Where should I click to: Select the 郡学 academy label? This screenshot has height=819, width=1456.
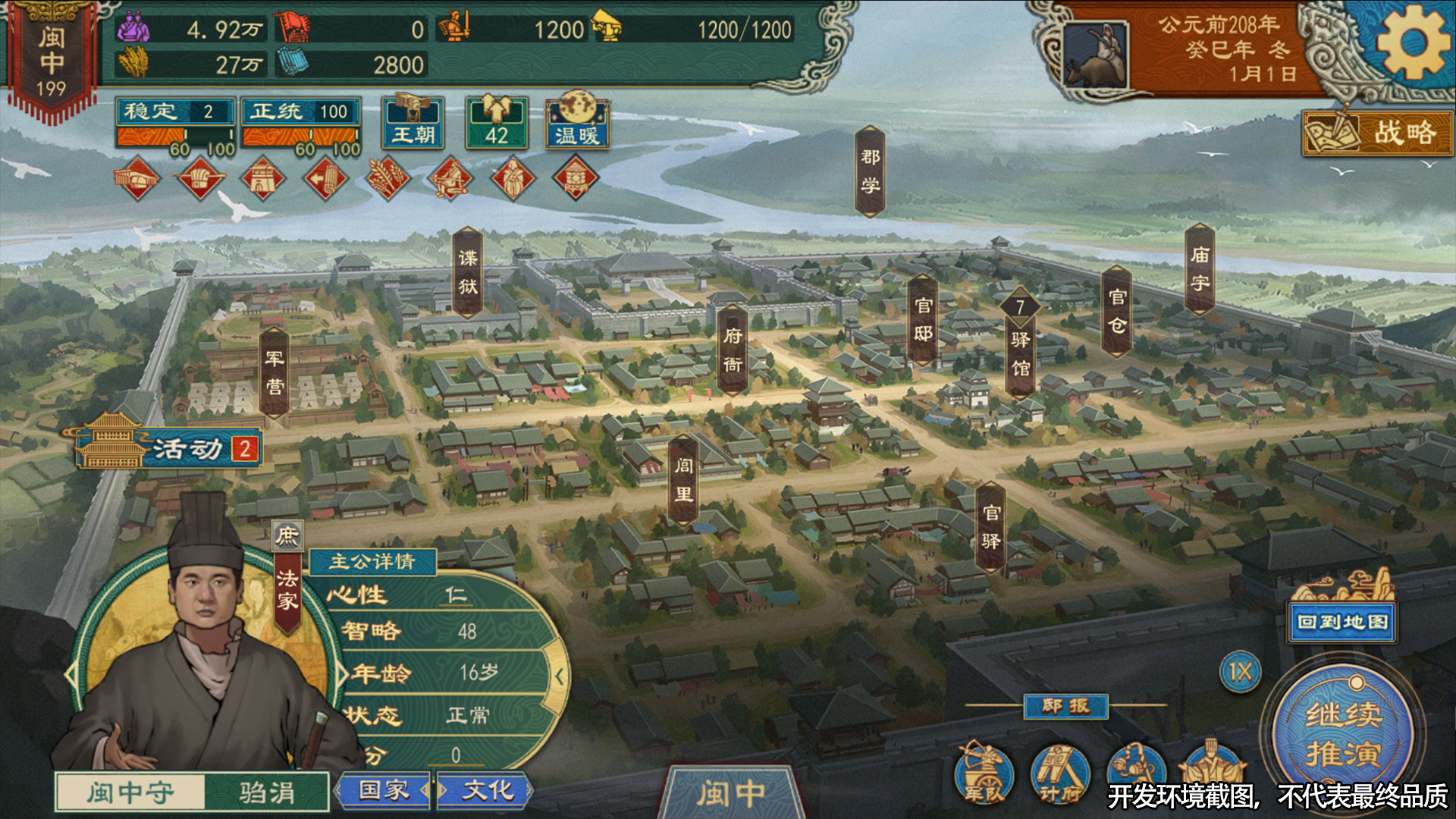[870, 171]
